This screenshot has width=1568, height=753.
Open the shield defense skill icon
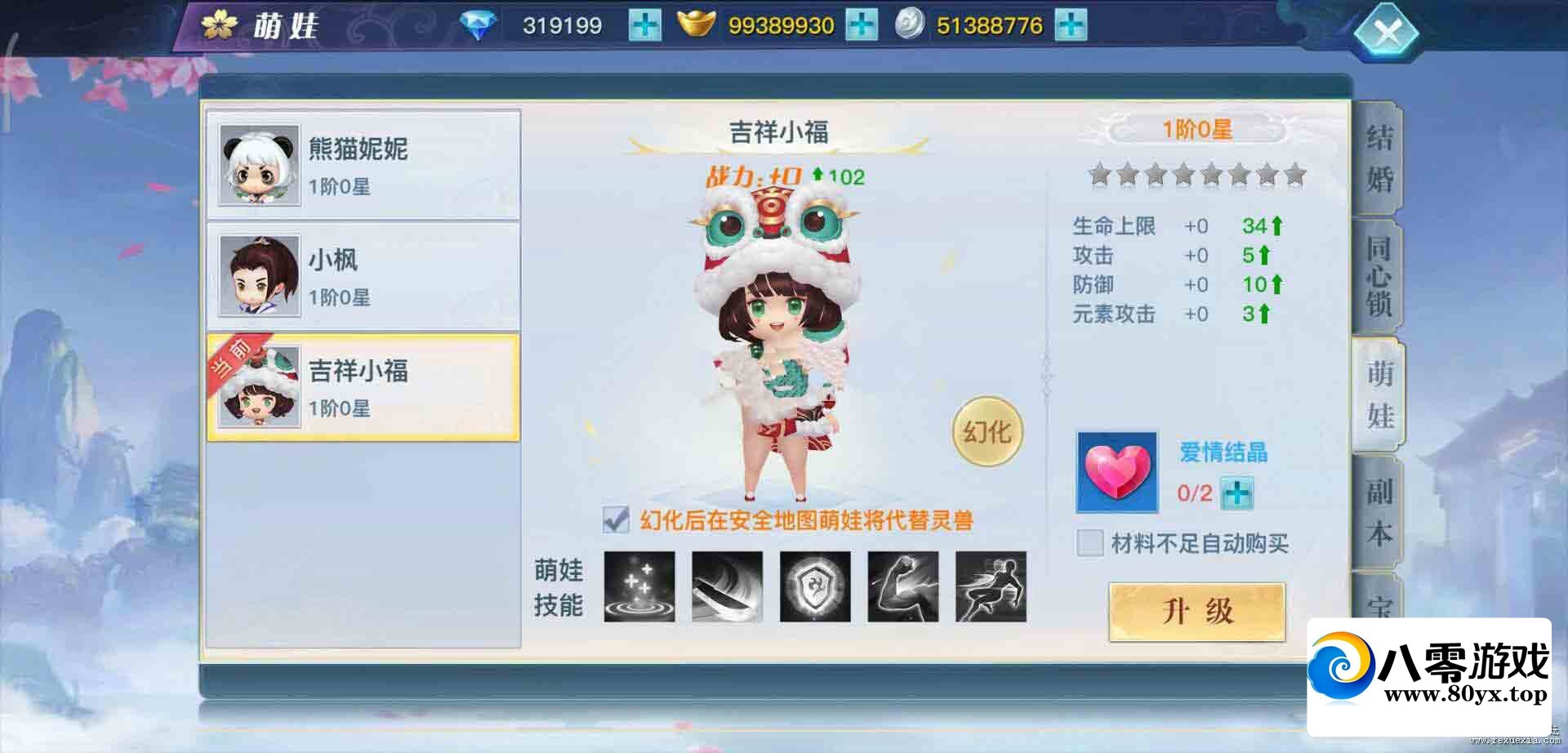pyautogui.click(x=815, y=588)
